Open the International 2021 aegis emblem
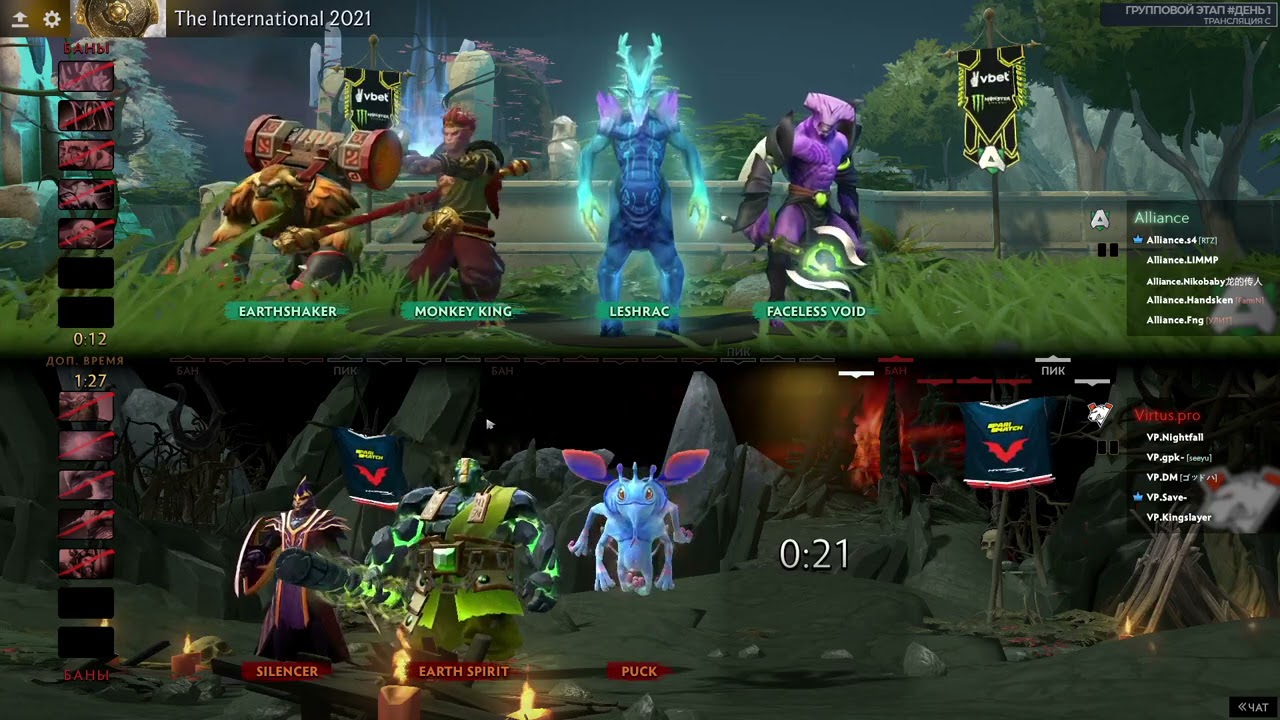1280x720 pixels. 119,18
